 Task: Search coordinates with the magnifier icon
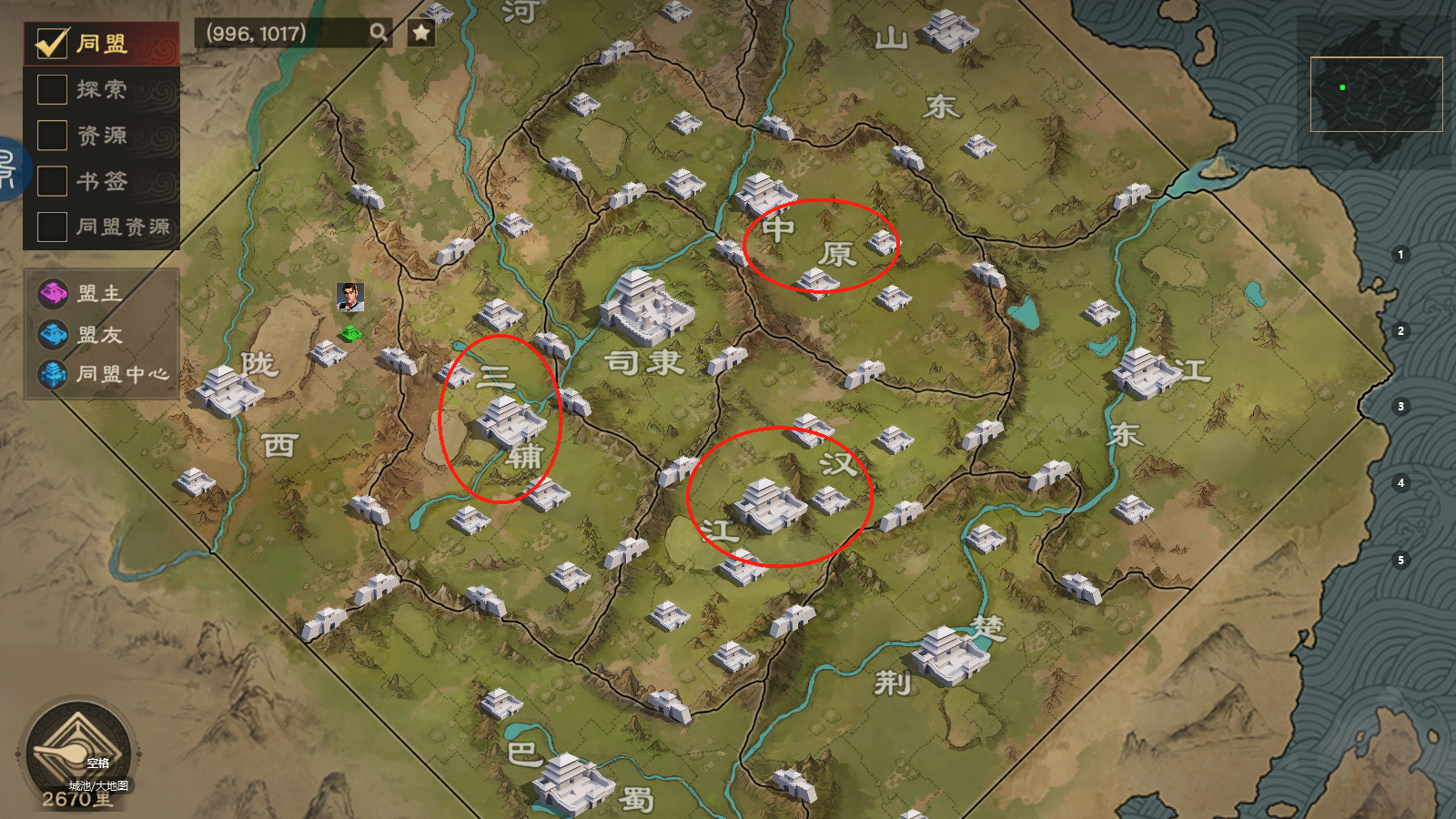click(378, 34)
